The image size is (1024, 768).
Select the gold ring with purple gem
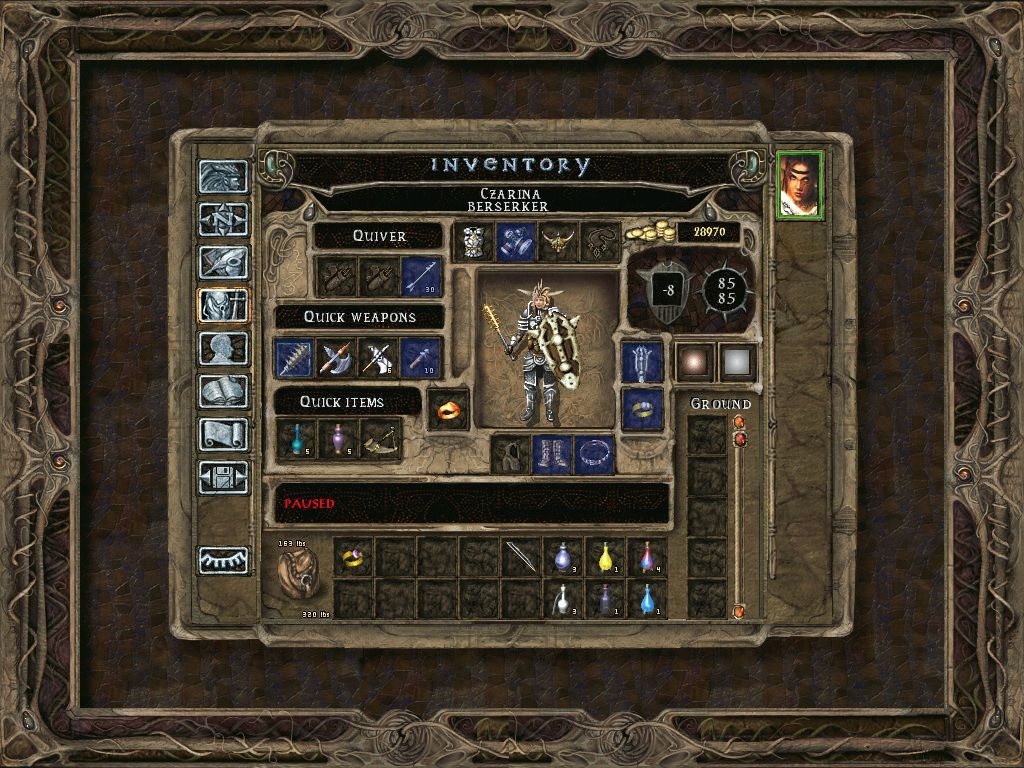[353, 558]
